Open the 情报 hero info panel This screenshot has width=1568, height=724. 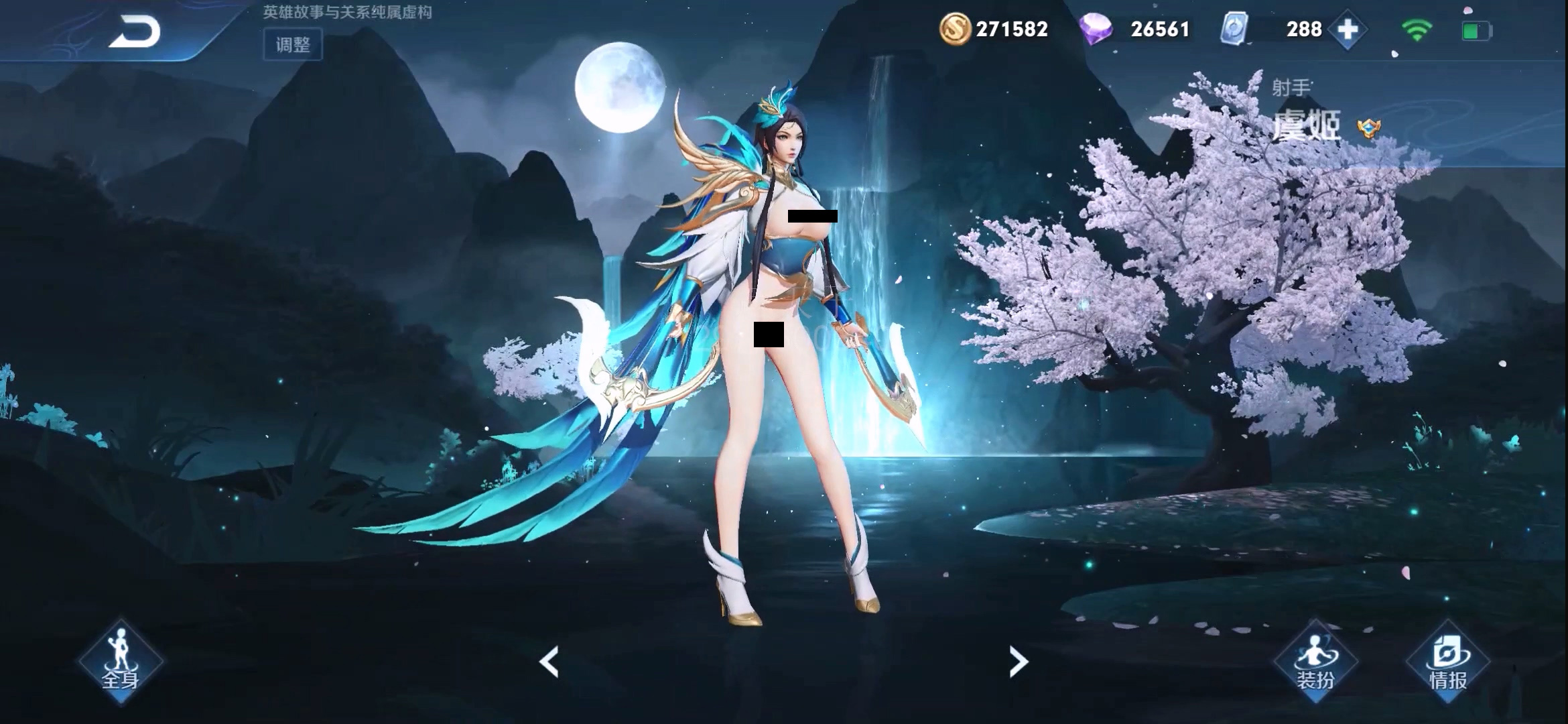(x=1448, y=662)
